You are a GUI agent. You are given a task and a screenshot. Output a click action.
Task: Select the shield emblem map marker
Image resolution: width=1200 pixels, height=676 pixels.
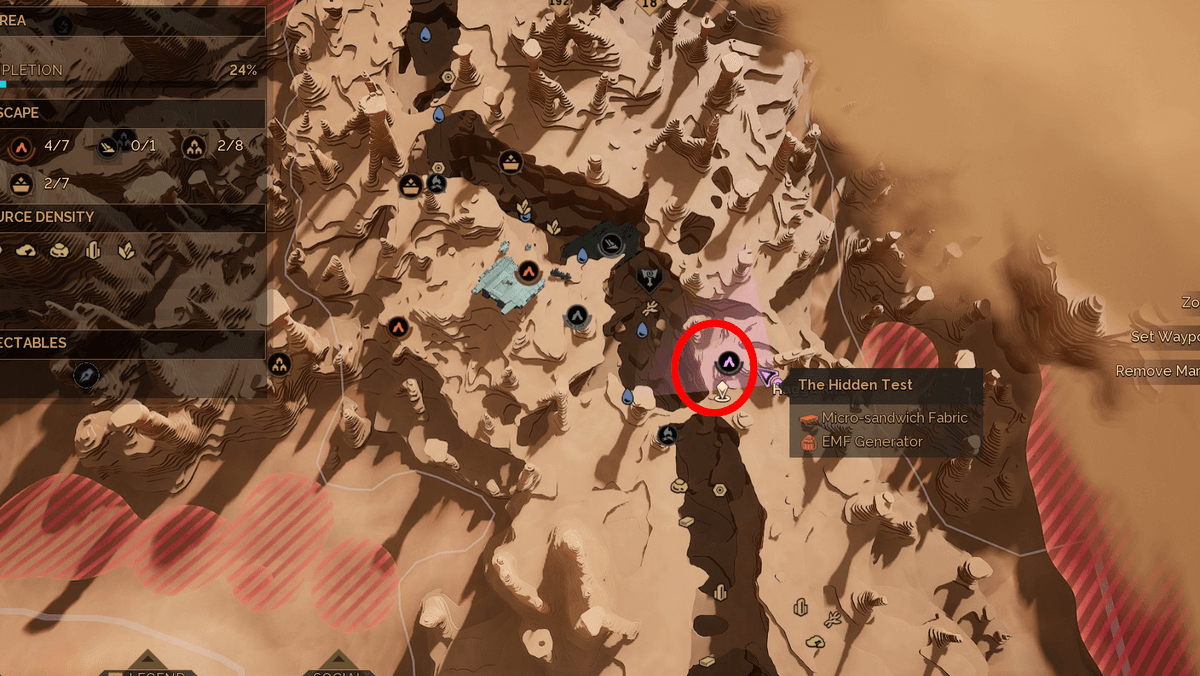(x=649, y=276)
